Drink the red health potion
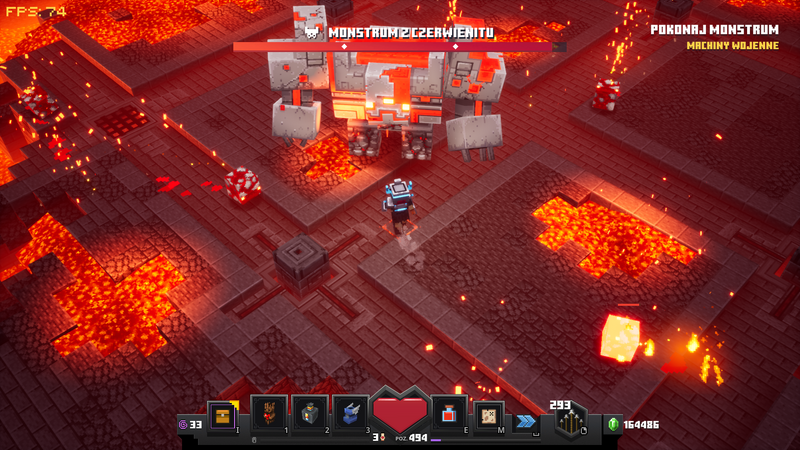 447,413
